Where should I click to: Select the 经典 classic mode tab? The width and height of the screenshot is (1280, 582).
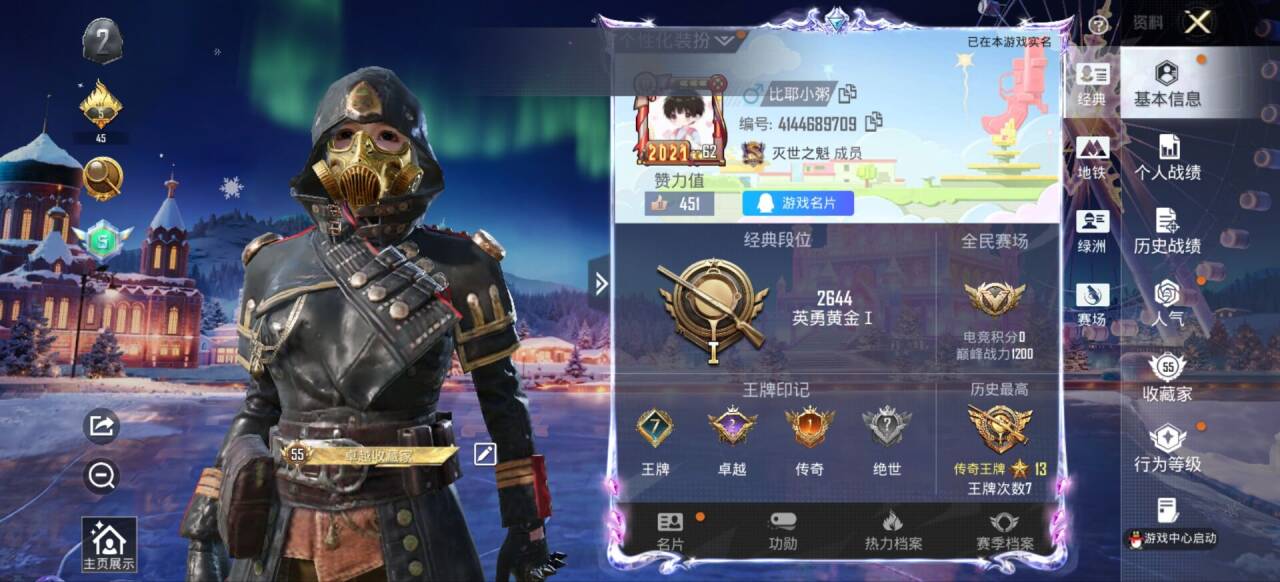tap(1092, 85)
